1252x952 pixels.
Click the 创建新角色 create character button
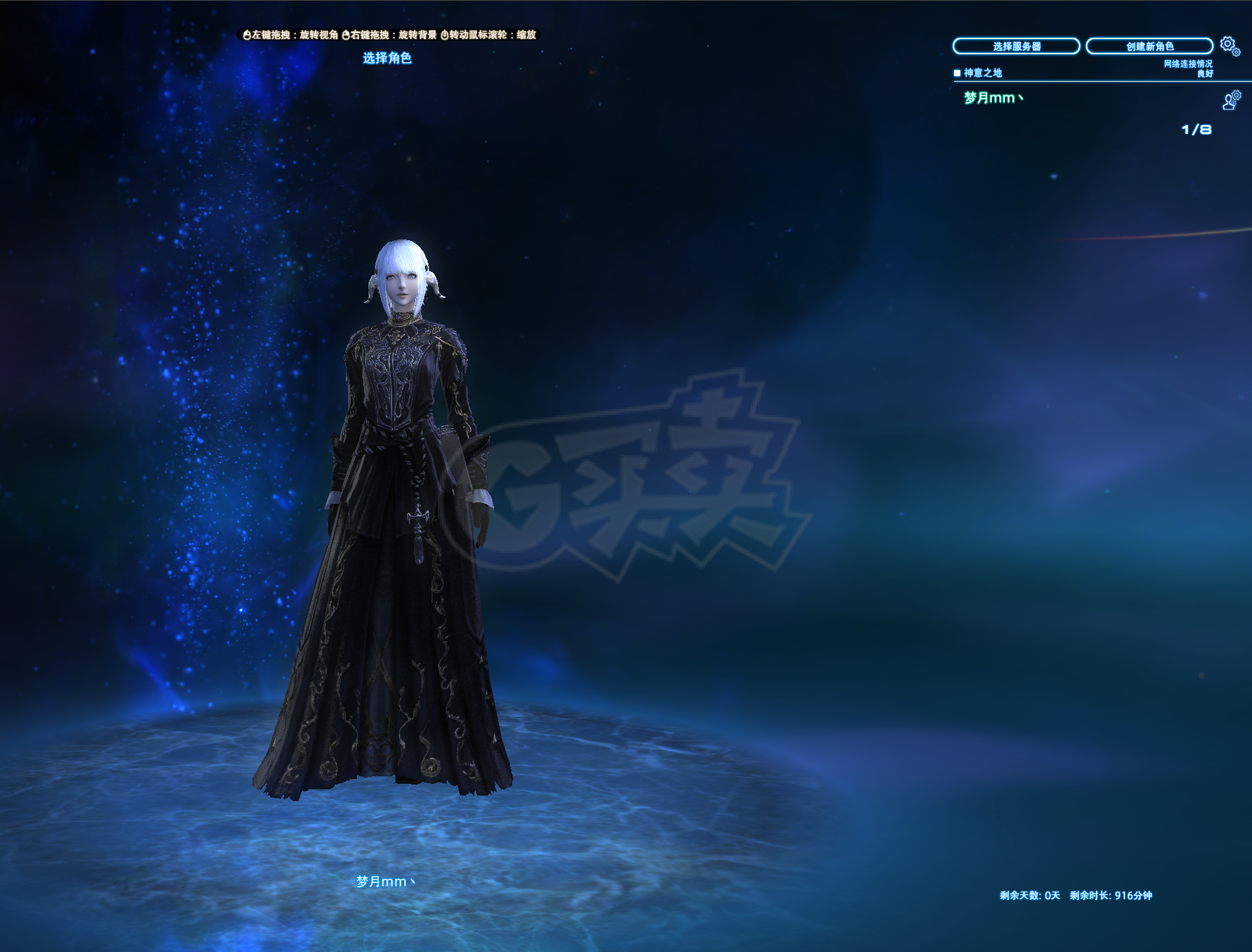coord(1149,46)
